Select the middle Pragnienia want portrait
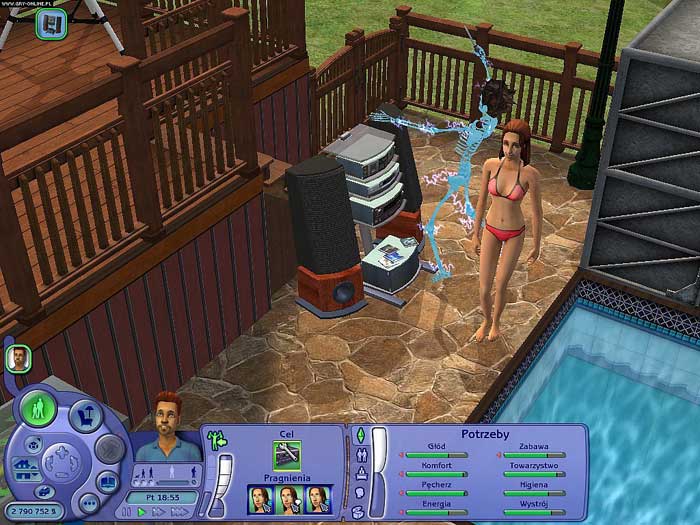This screenshot has height=525, width=700. tap(291, 499)
